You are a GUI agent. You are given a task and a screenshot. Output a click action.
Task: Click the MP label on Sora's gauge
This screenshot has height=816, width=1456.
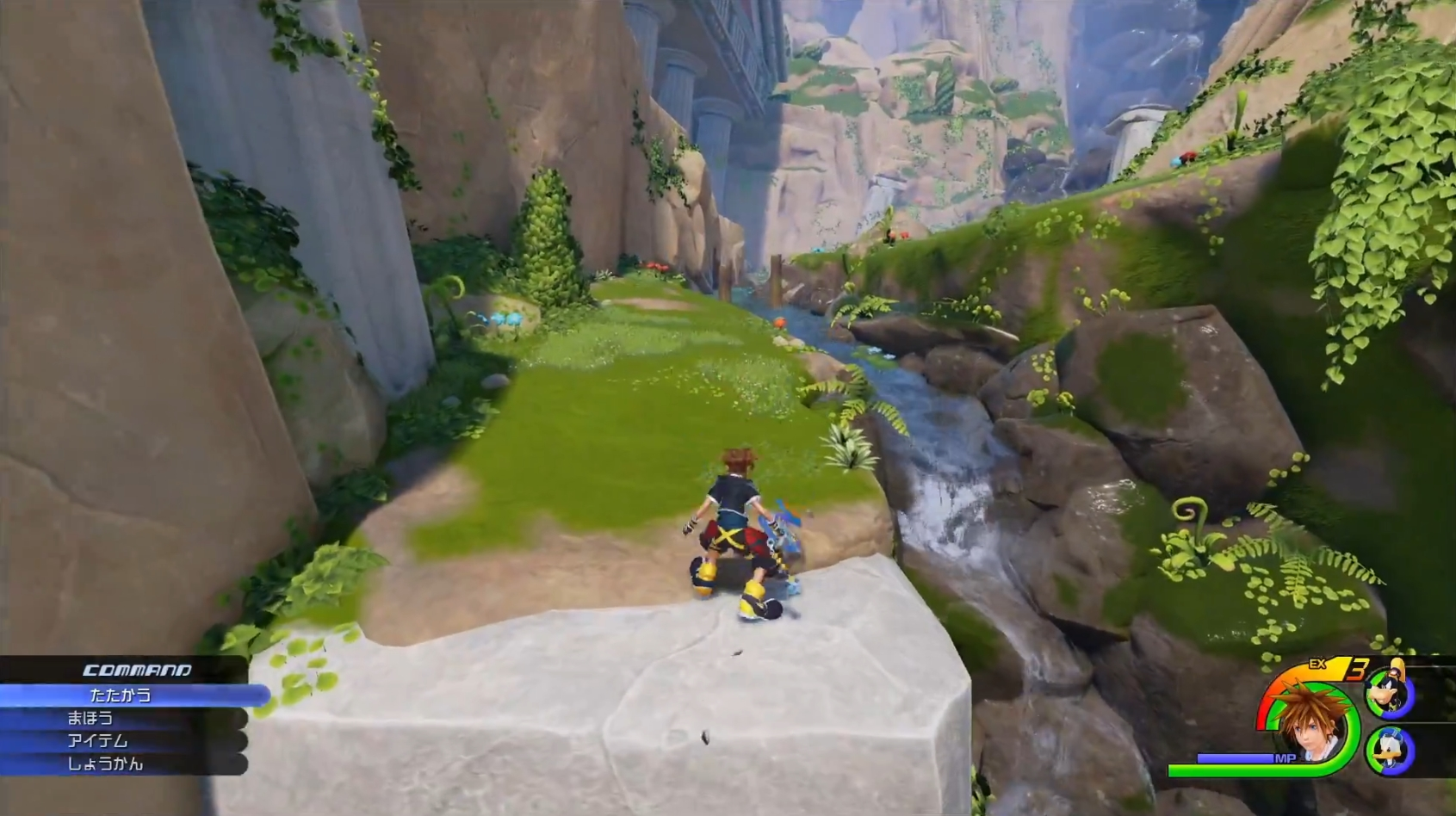pos(1286,757)
